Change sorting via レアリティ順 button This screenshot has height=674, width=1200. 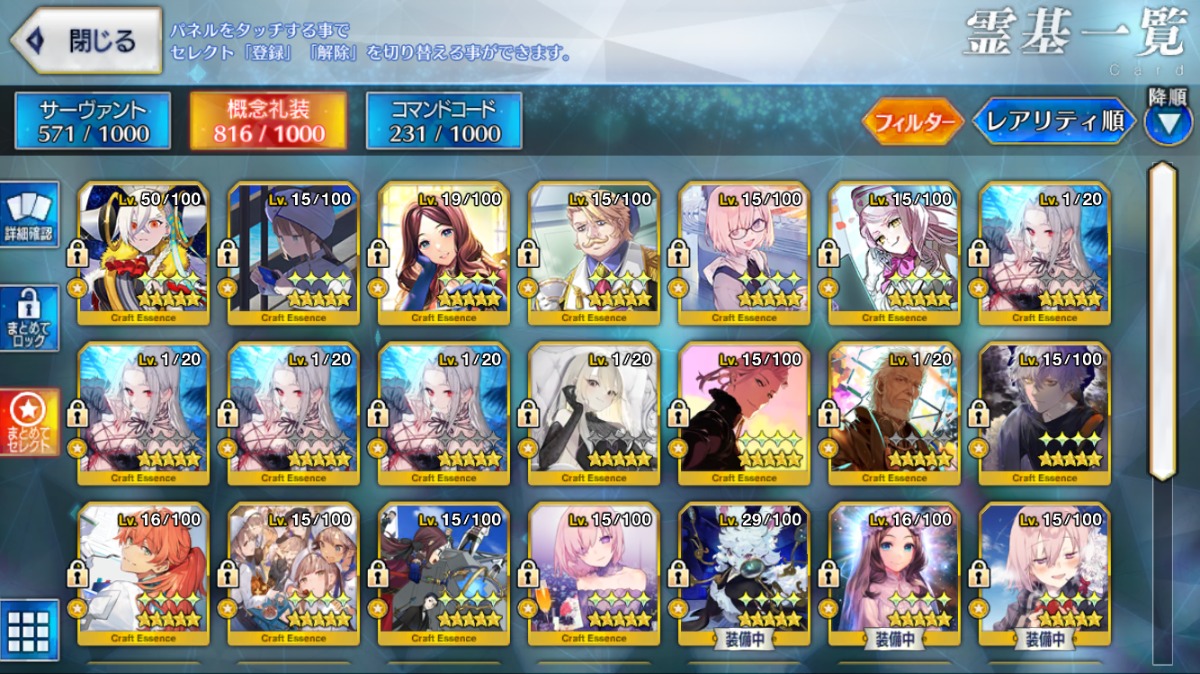point(1054,122)
